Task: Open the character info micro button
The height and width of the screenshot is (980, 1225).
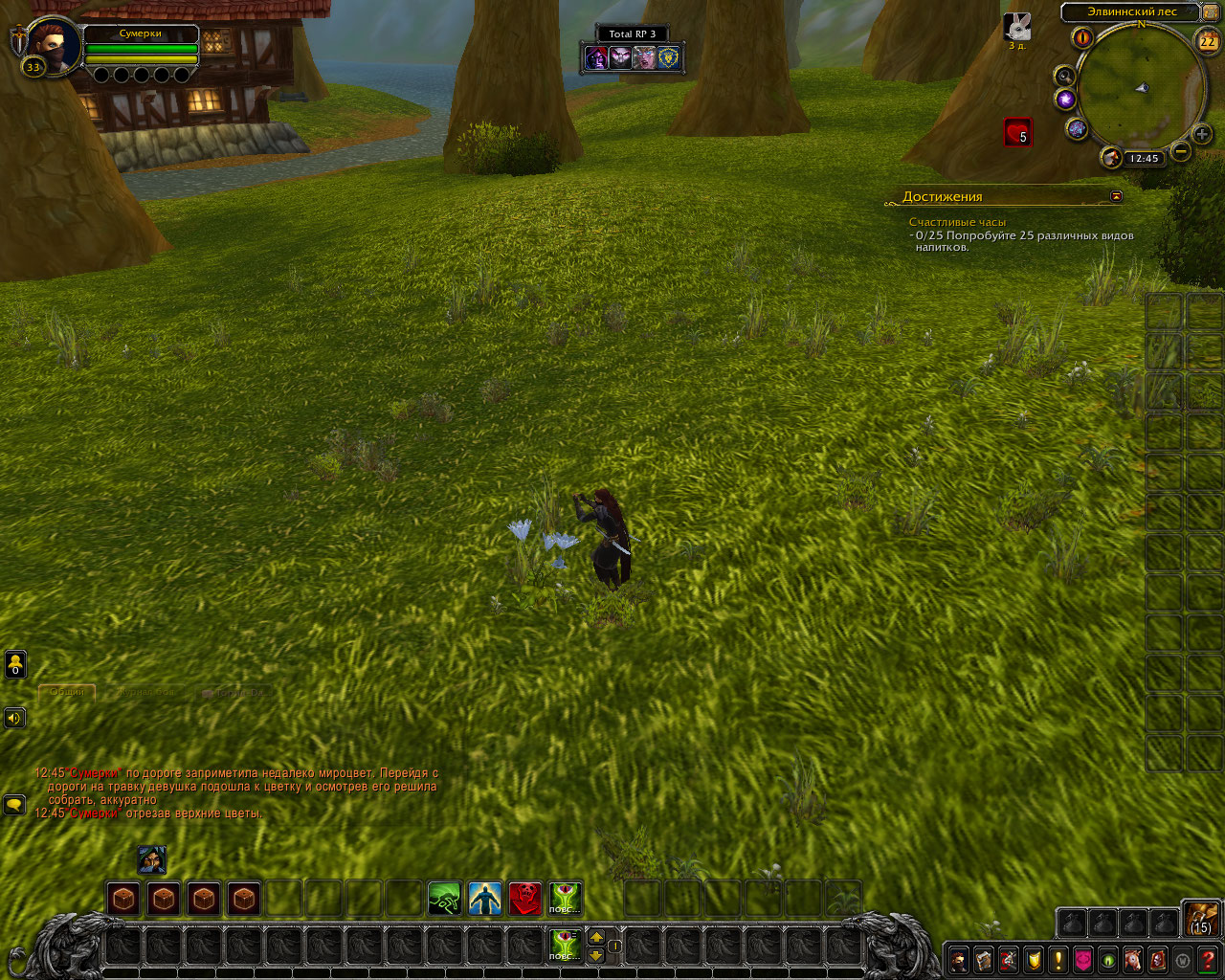Action: click(x=958, y=959)
